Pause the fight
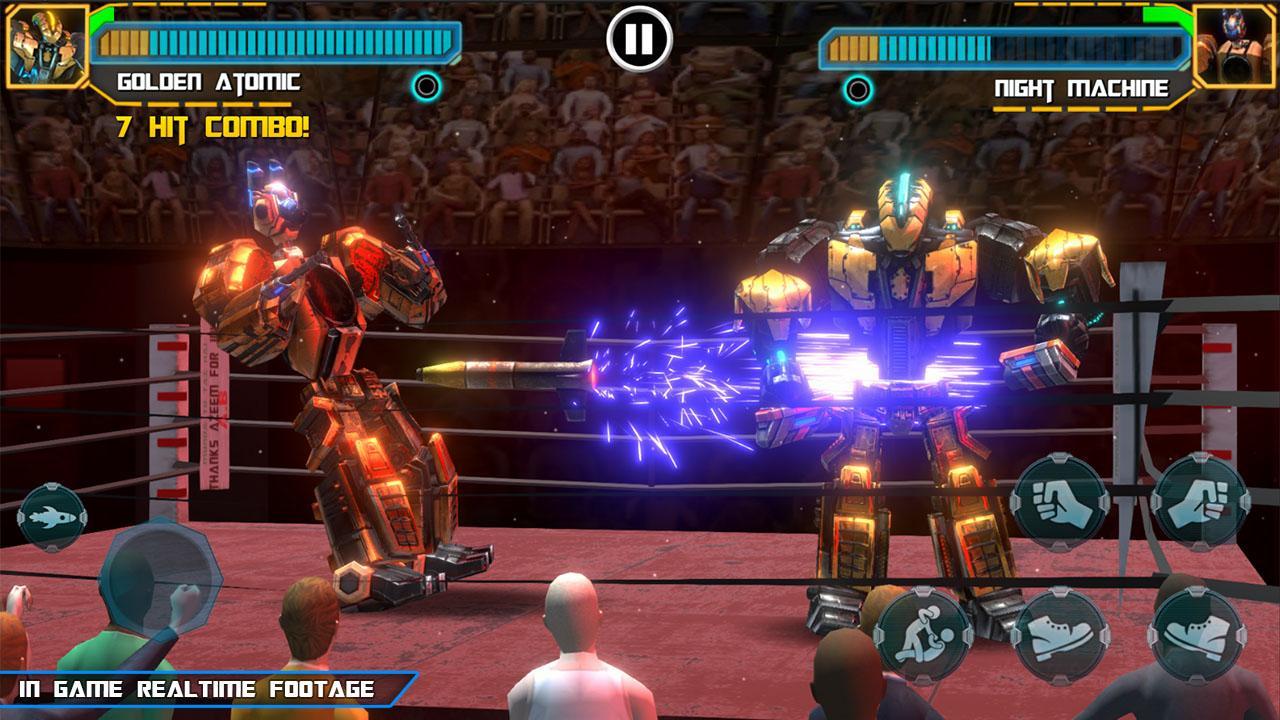Image resolution: width=1280 pixels, height=720 pixels. tap(639, 38)
